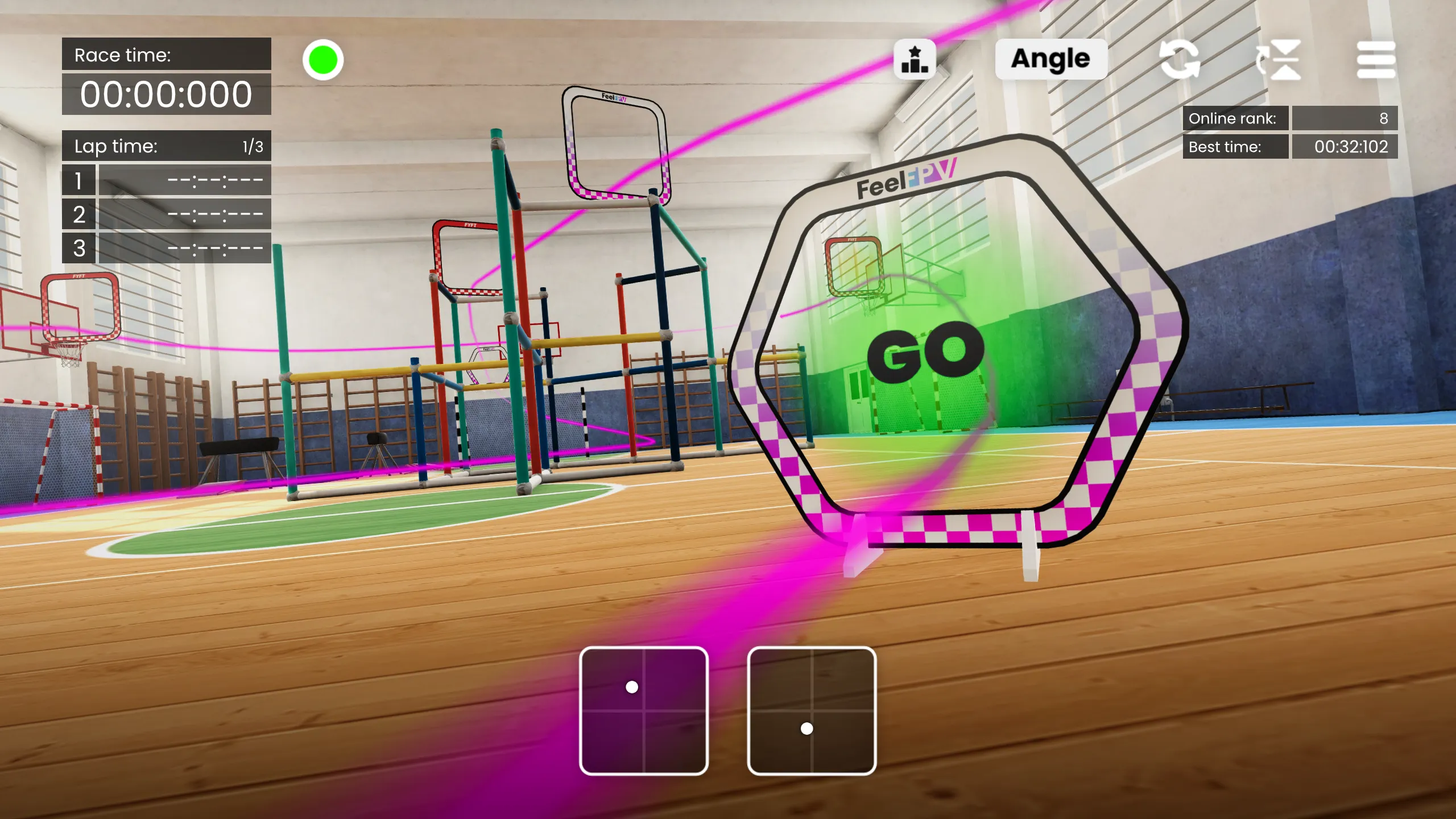Switch camera mode via Angle toggle button
Image resolution: width=1456 pixels, height=819 pixels.
click(x=1050, y=59)
